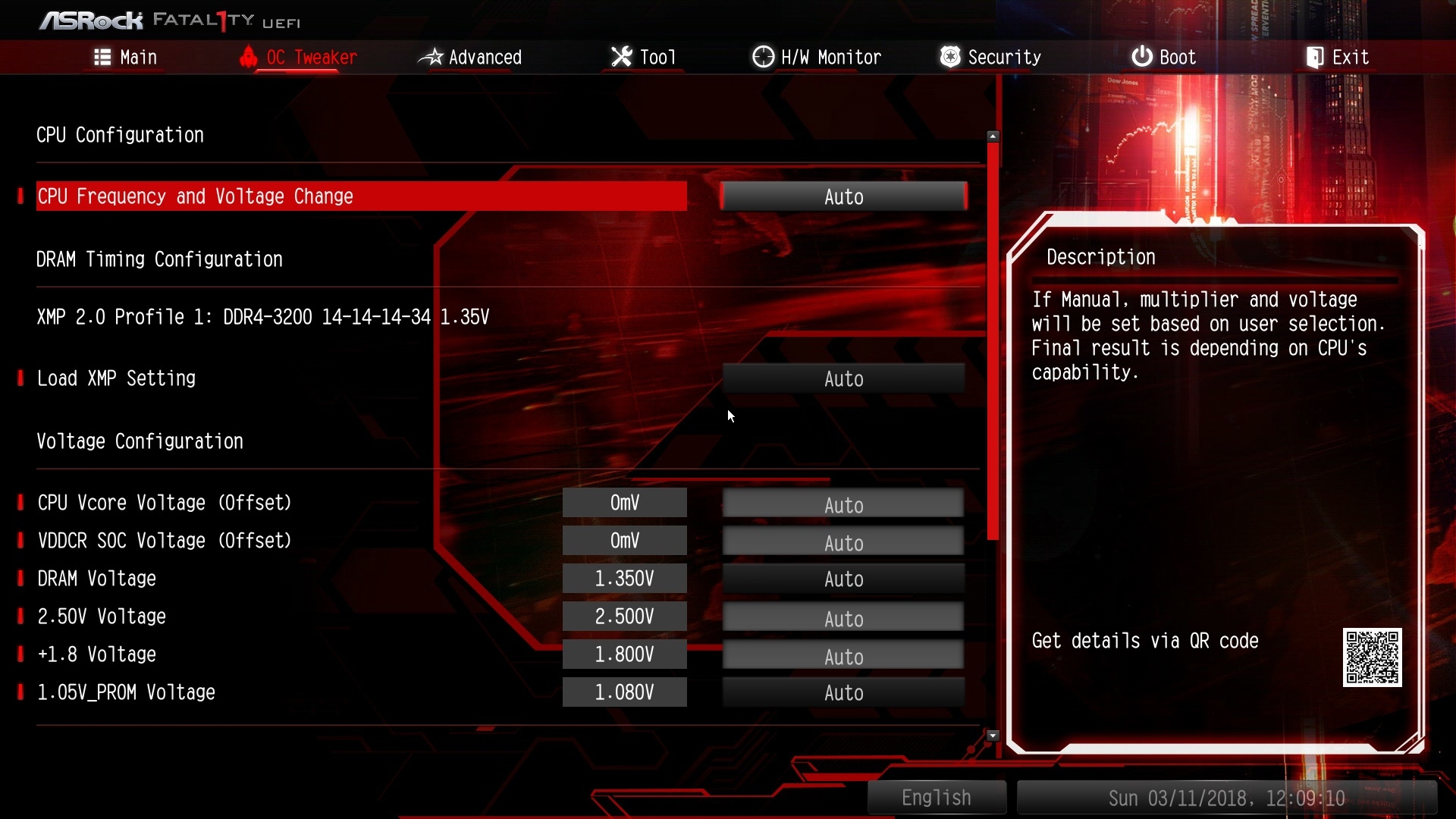Viewport: 1456px width, 819px height.
Task: Change VDDCR SOC Voltage Auto option
Action: coord(843,543)
